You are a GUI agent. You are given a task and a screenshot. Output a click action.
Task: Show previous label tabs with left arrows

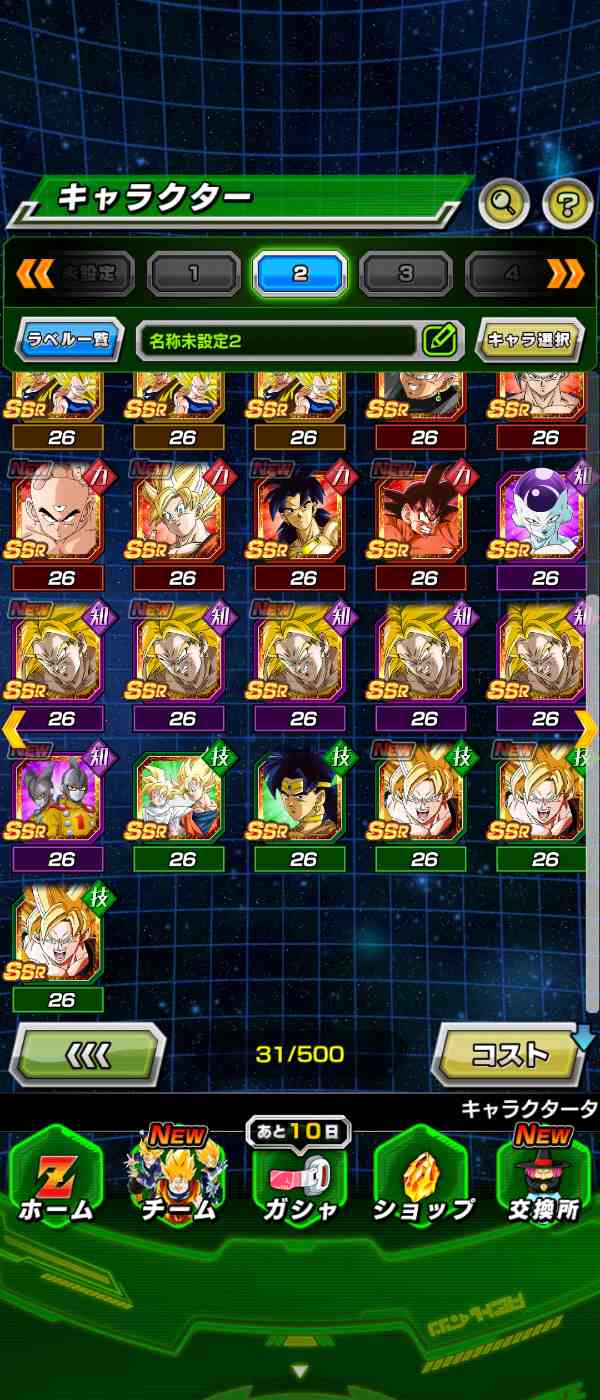(35, 273)
